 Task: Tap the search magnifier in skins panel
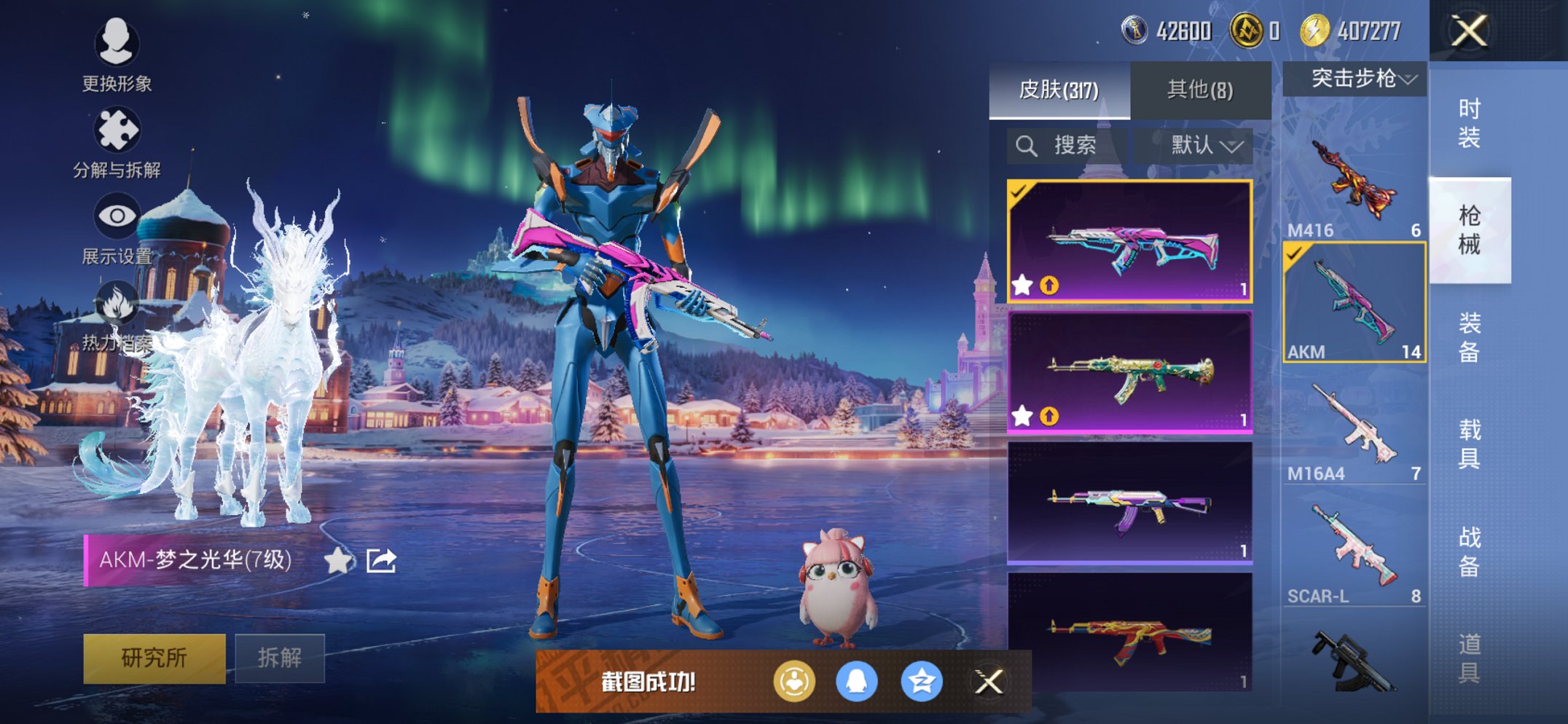(1029, 145)
